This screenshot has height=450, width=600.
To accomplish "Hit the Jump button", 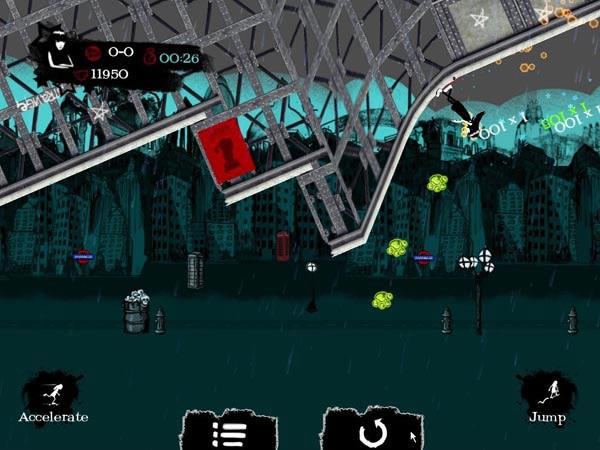I will (546, 397).
